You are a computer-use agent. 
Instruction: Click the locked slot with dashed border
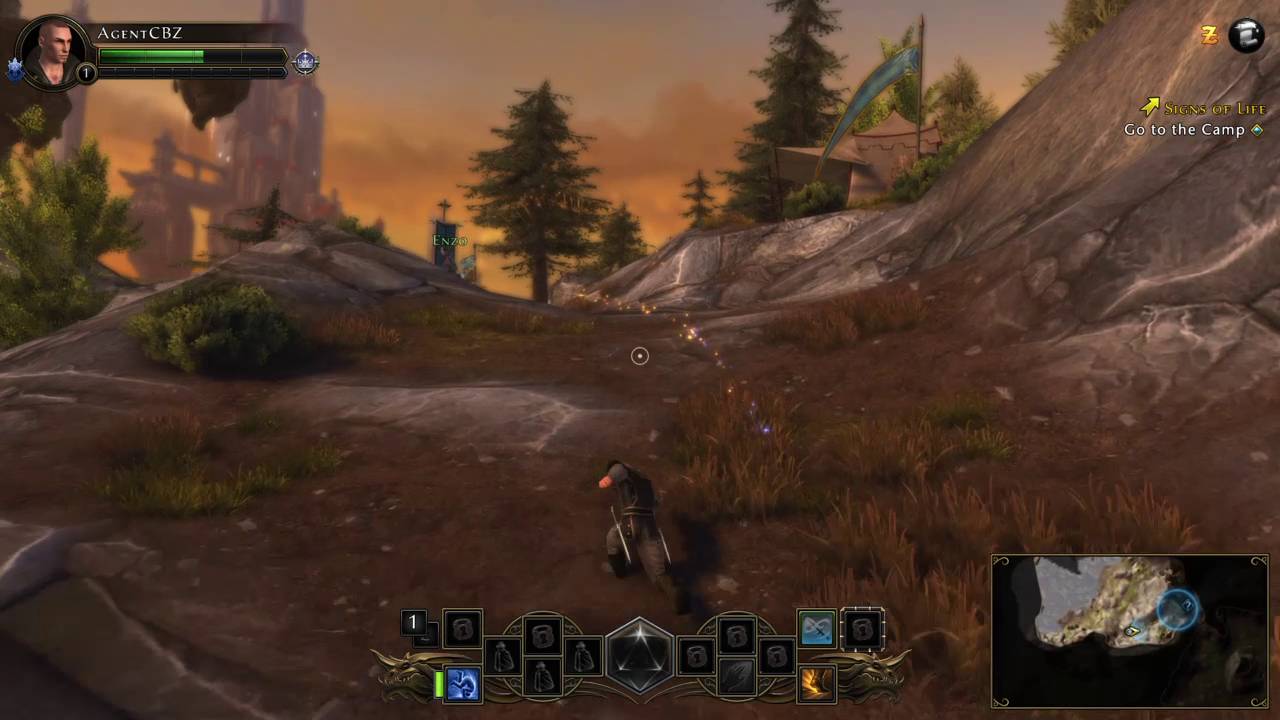862,629
